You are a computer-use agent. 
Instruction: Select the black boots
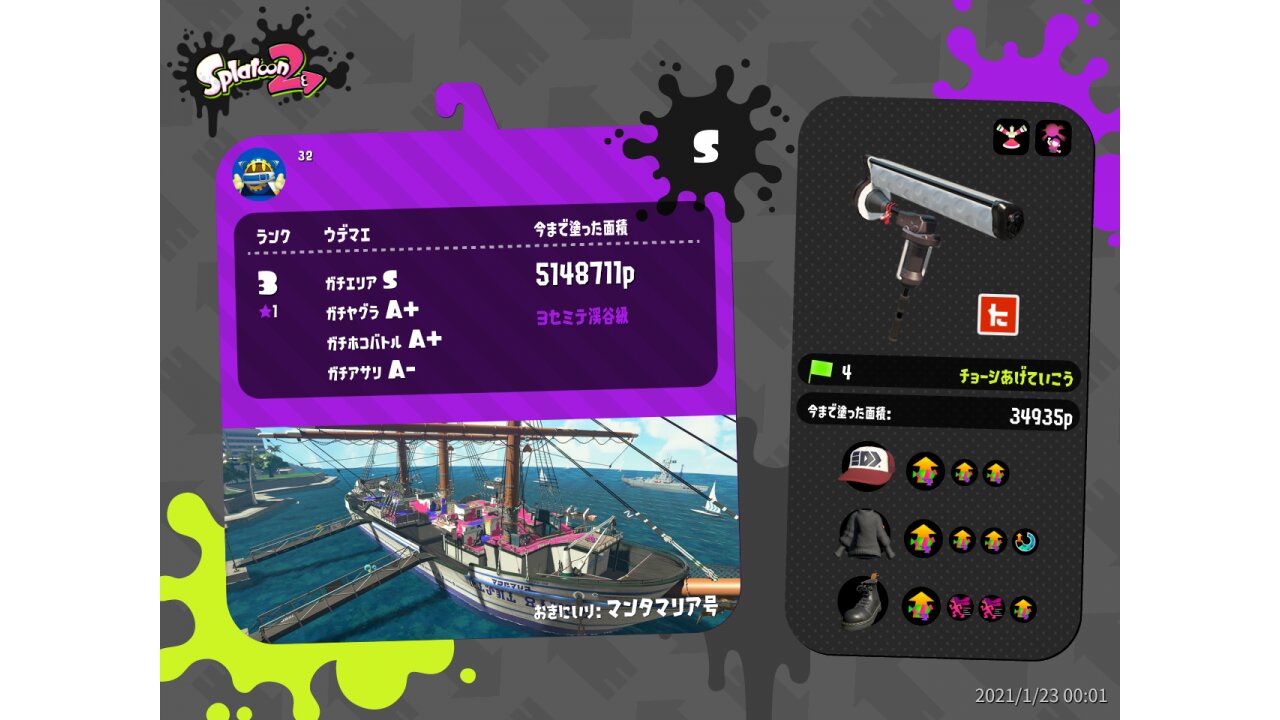click(x=862, y=603)
